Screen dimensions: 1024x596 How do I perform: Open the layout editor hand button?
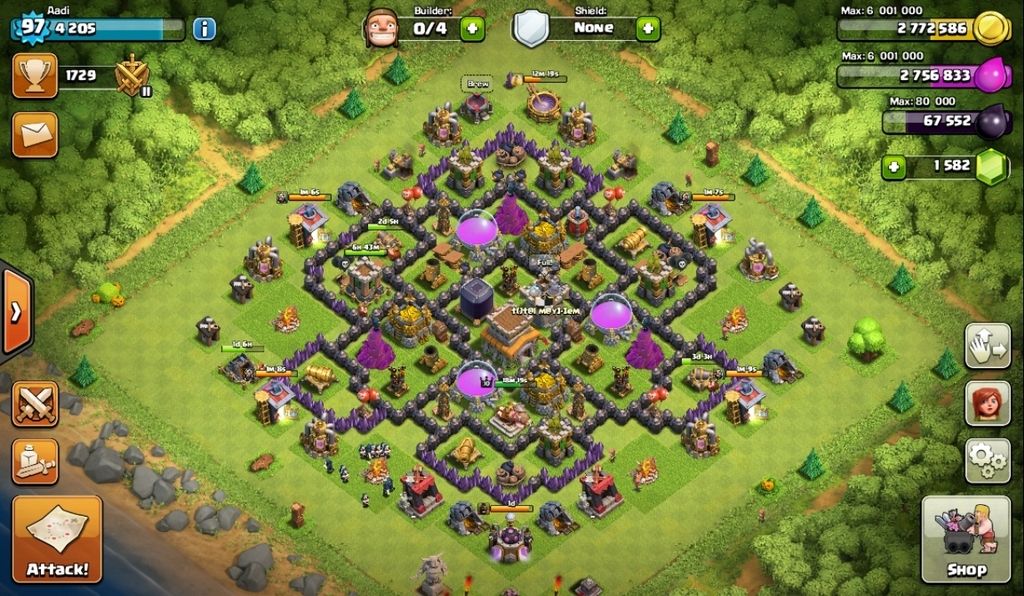tap(987, 346)
